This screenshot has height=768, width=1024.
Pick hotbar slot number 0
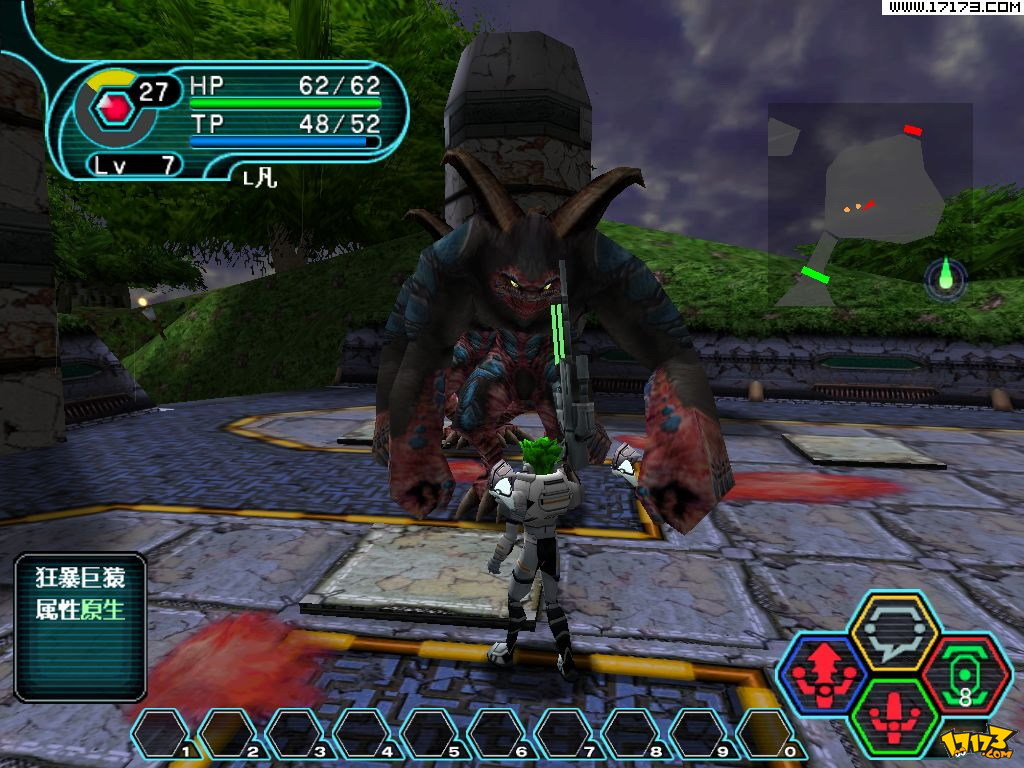[x=767, y=734]
